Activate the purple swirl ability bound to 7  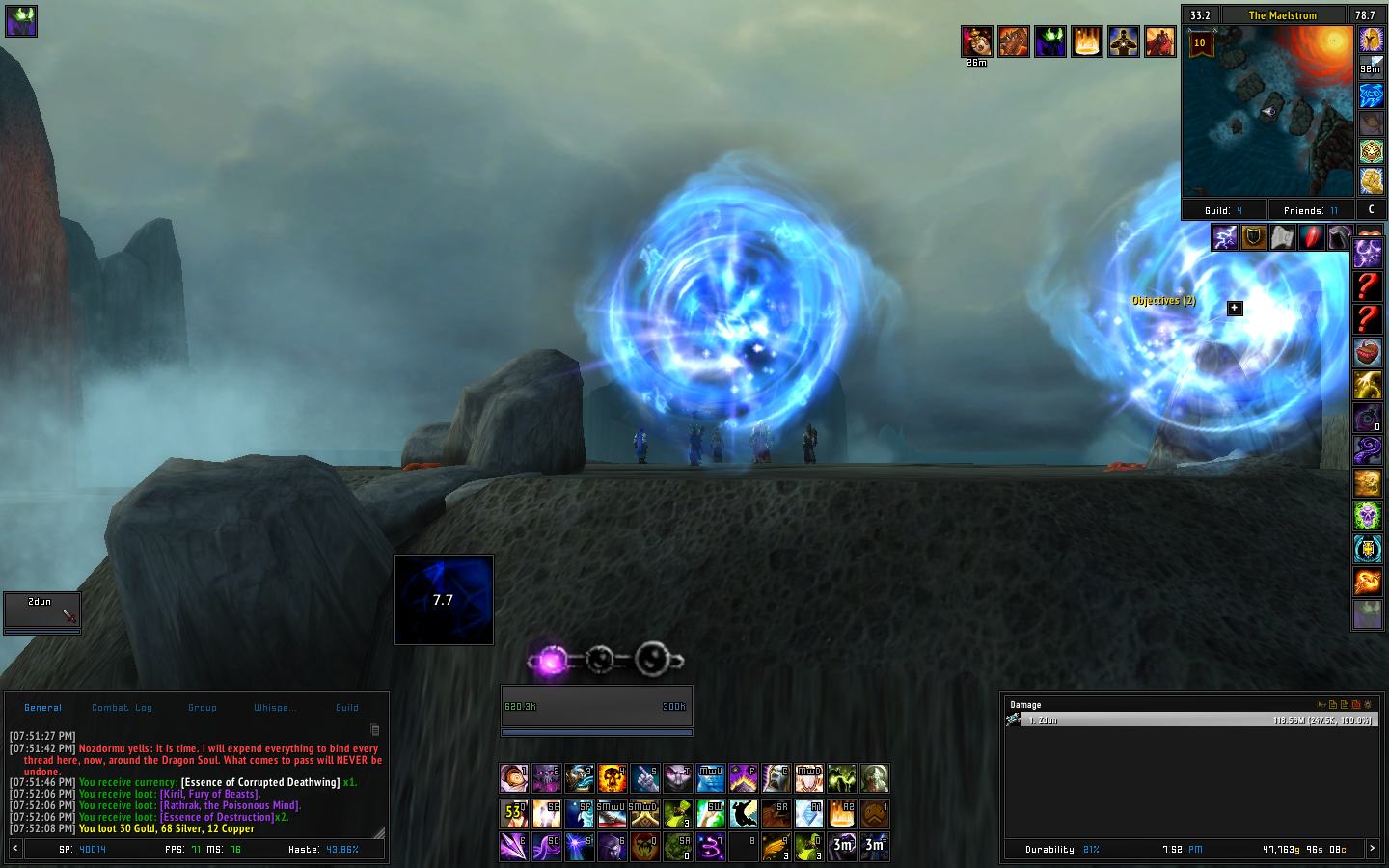coord(711,847)
